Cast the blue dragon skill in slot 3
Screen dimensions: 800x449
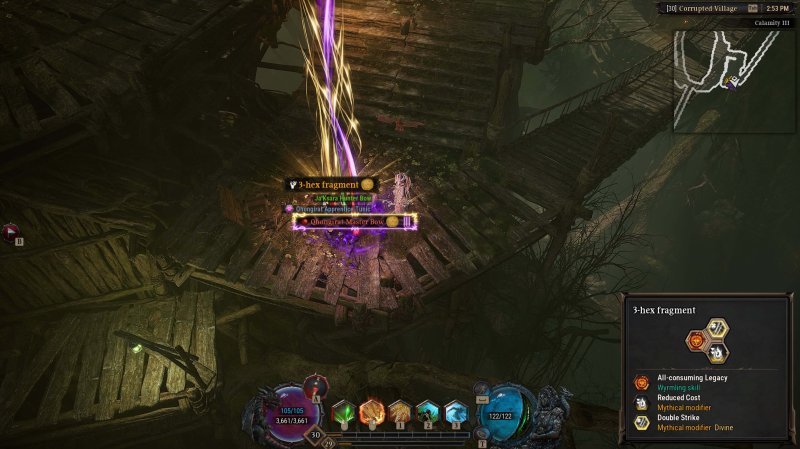click(x=455, y=412)
